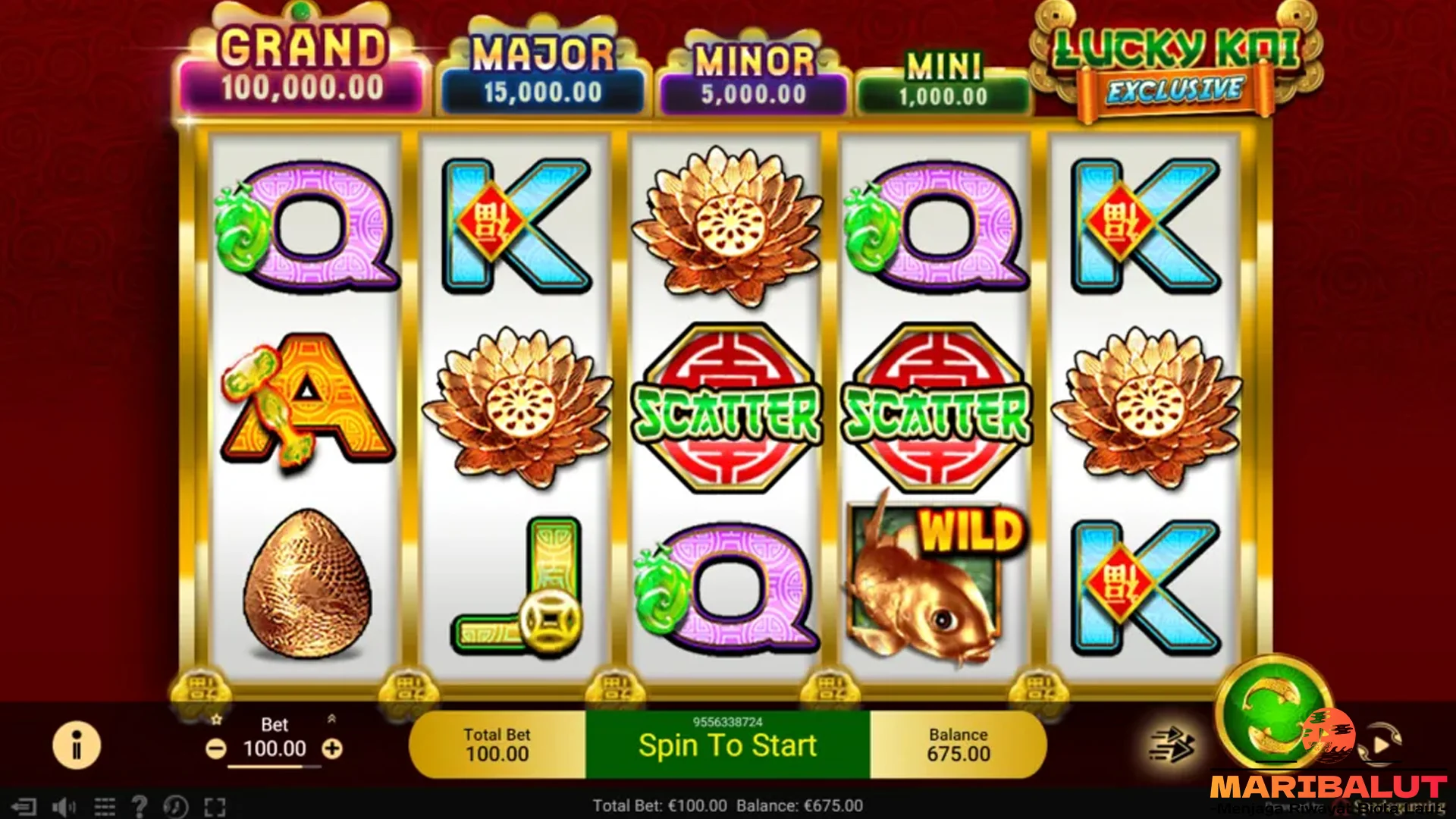Click the Balance 675.00 display

(959, 744)
